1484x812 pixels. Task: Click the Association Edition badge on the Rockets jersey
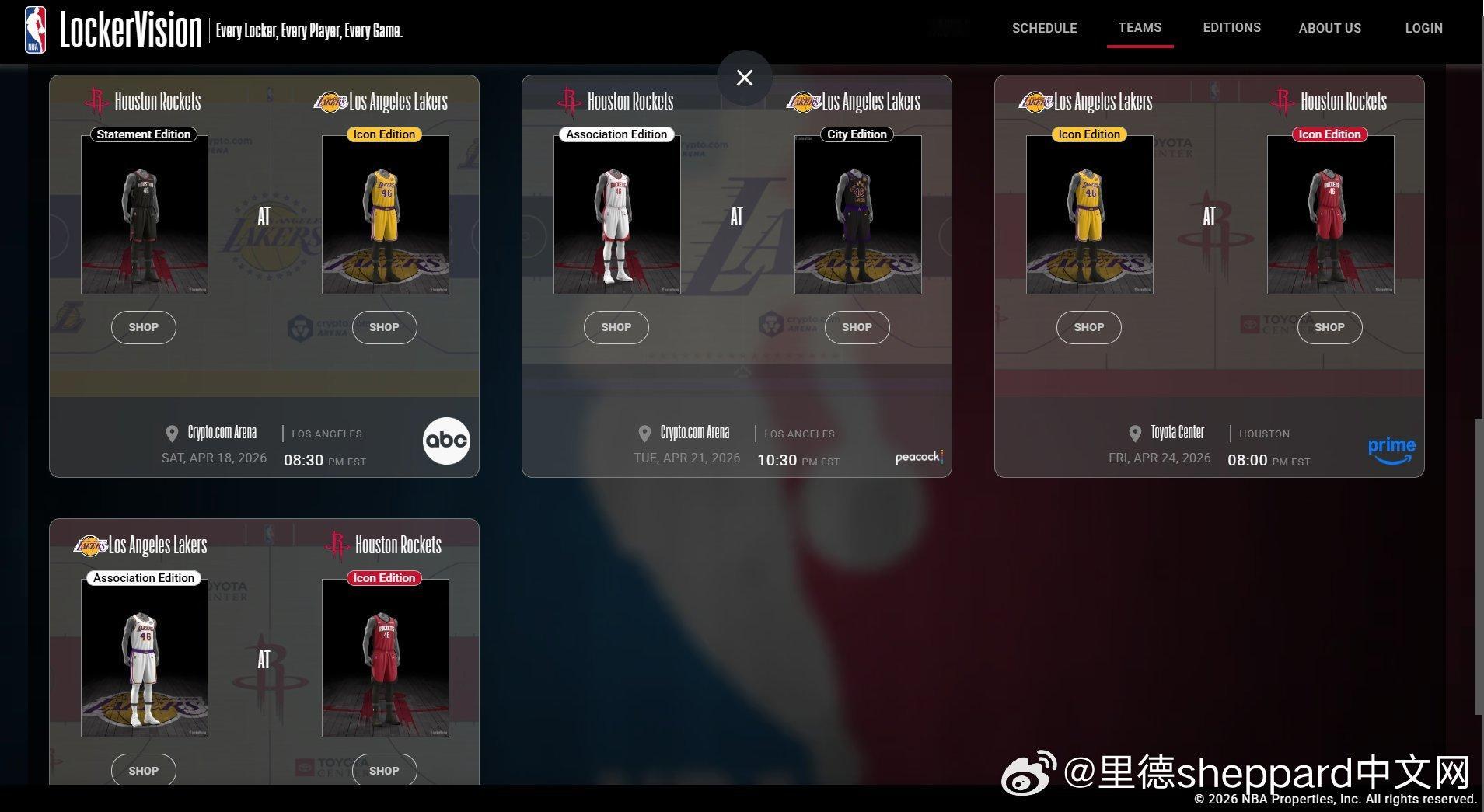pyautogui.click(x=616, y=134)
